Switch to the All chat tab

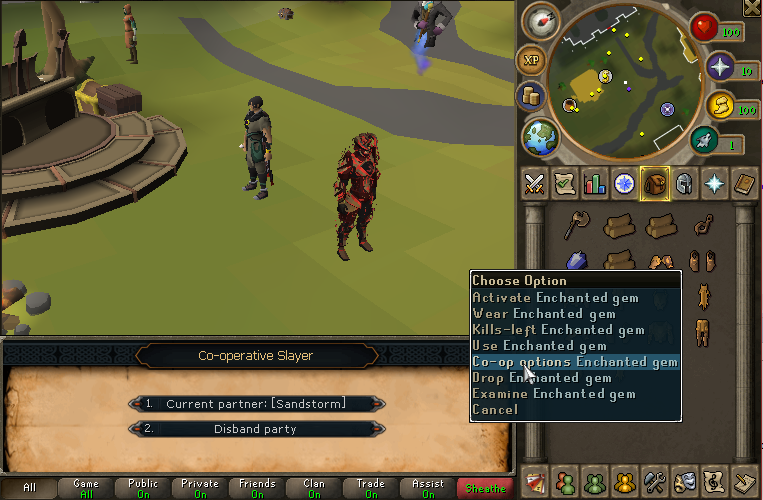pyautogui.click(x=29, y=488)
